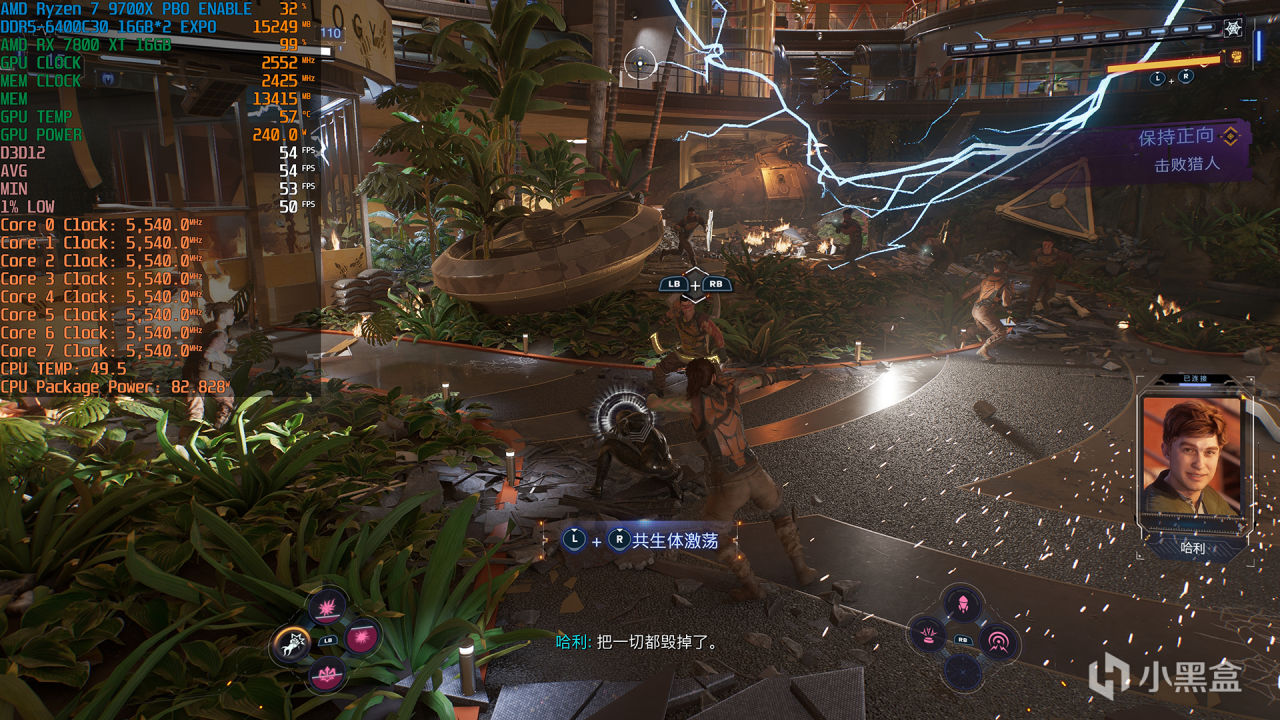
Task: Use the filled magenta burst ability
Action: (x=362, y=638)
